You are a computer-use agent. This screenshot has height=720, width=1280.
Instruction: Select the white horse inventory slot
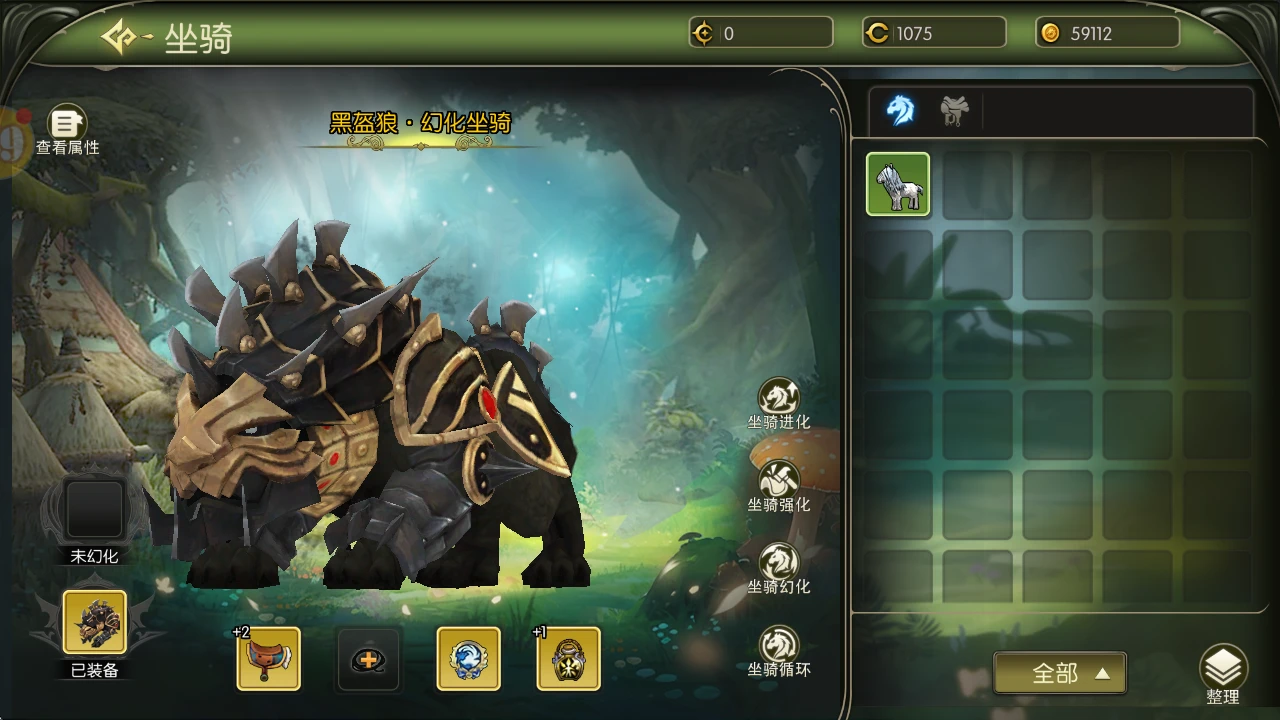point(898,184)
